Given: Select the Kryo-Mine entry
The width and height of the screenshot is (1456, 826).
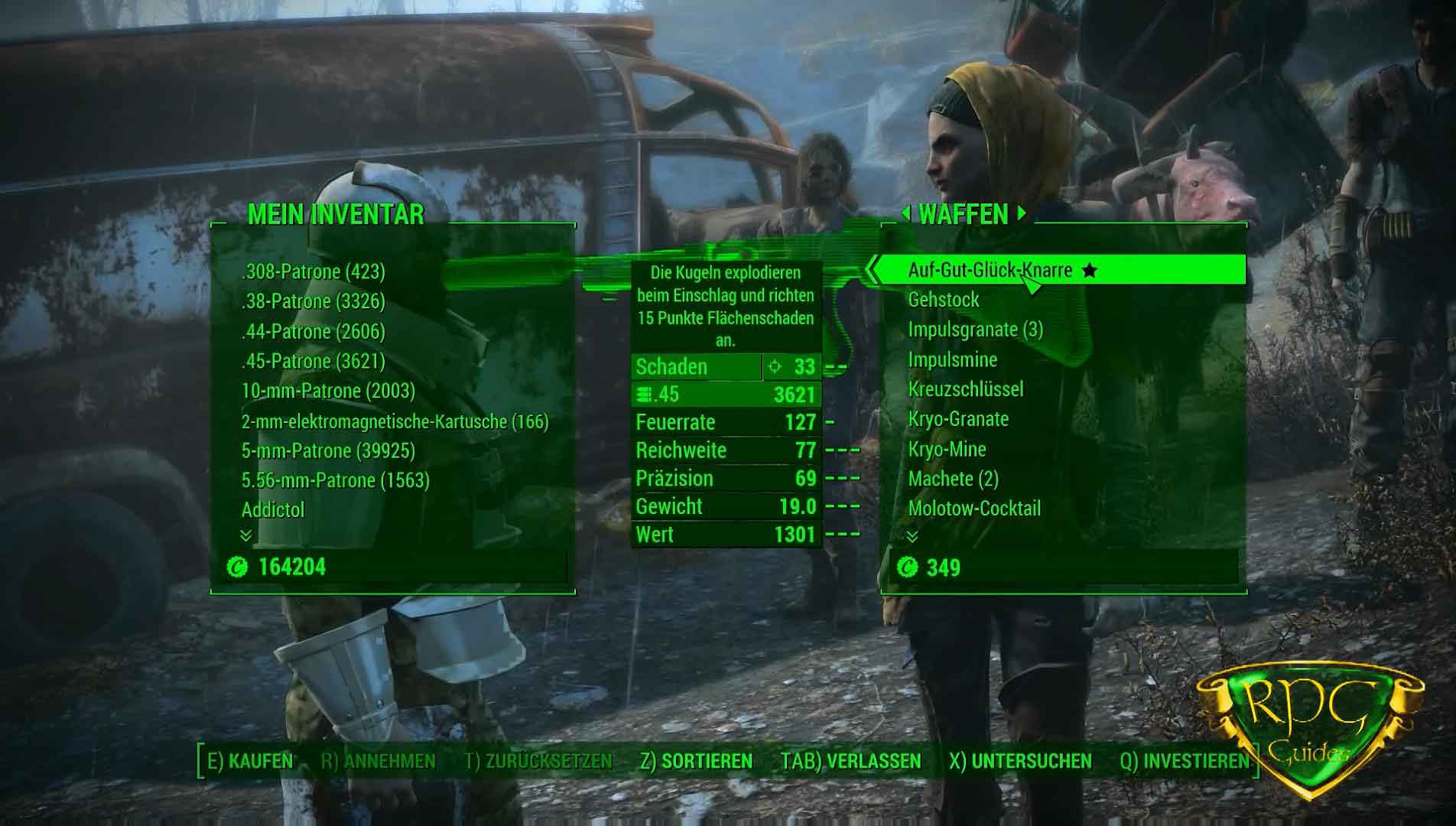Looking at the screenshot, I should click(947, 449).
